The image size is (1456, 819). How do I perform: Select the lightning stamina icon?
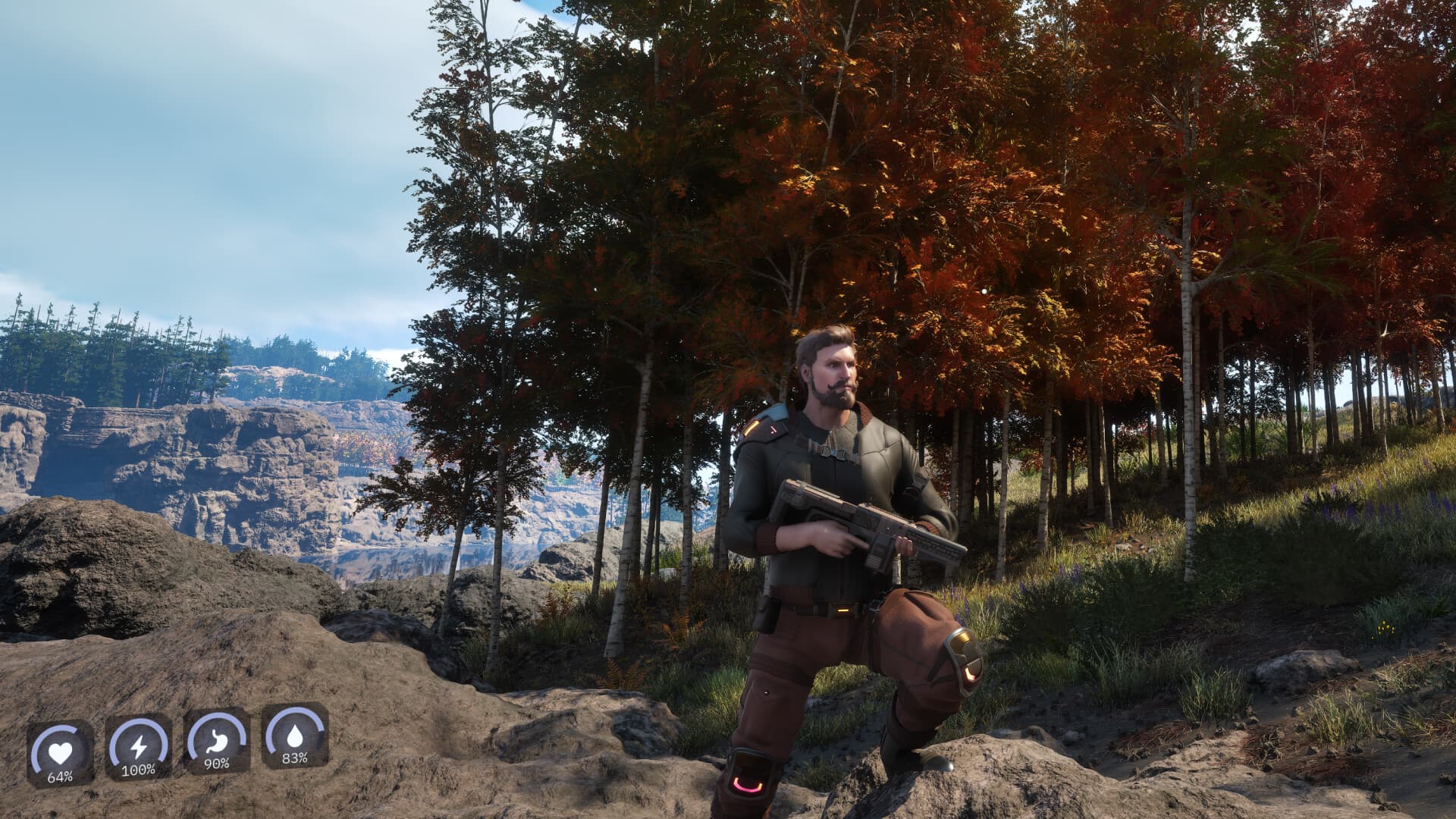139,747
